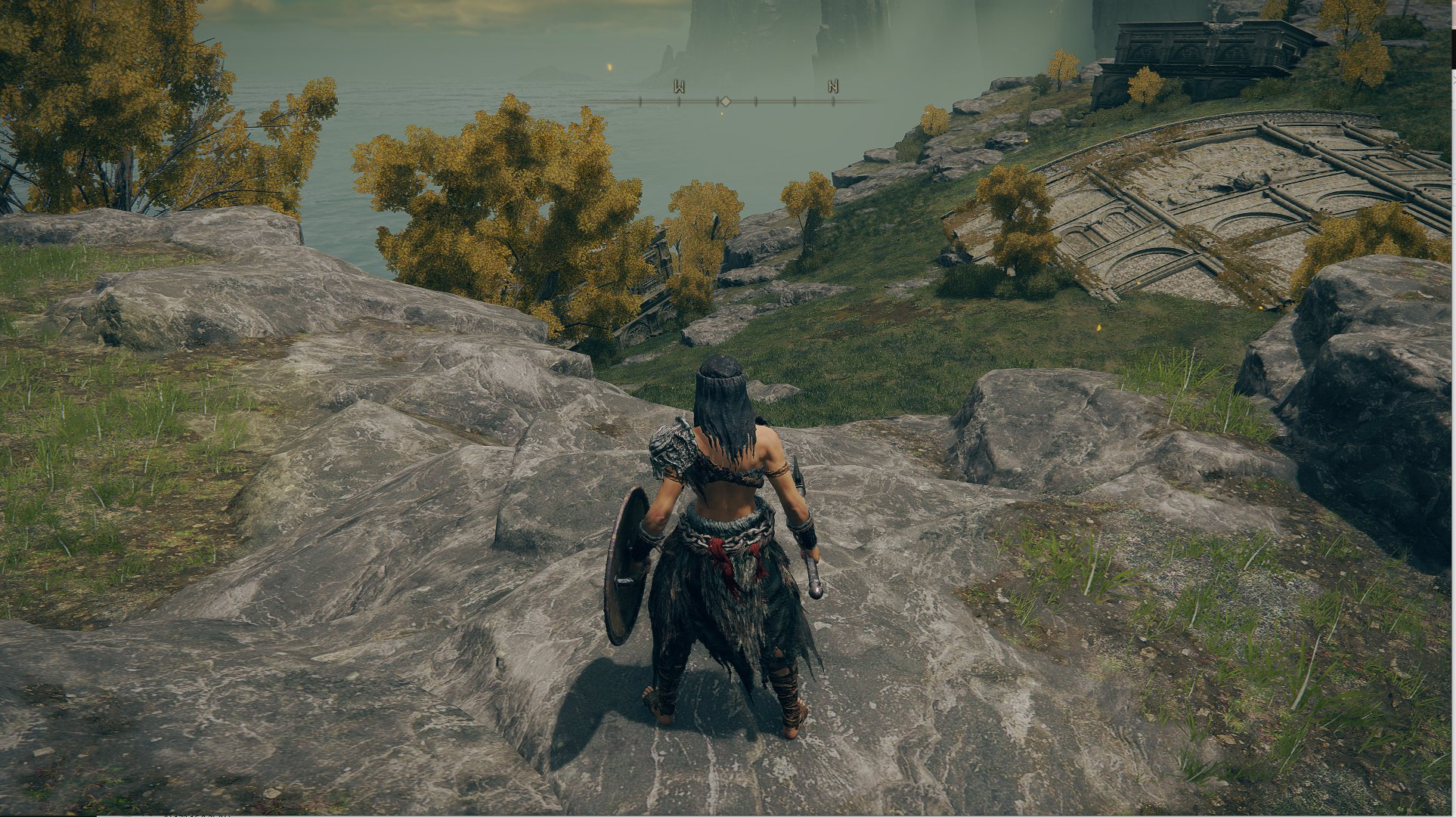
Task: Select the N direction on the compass
Action: coord(832,86)
